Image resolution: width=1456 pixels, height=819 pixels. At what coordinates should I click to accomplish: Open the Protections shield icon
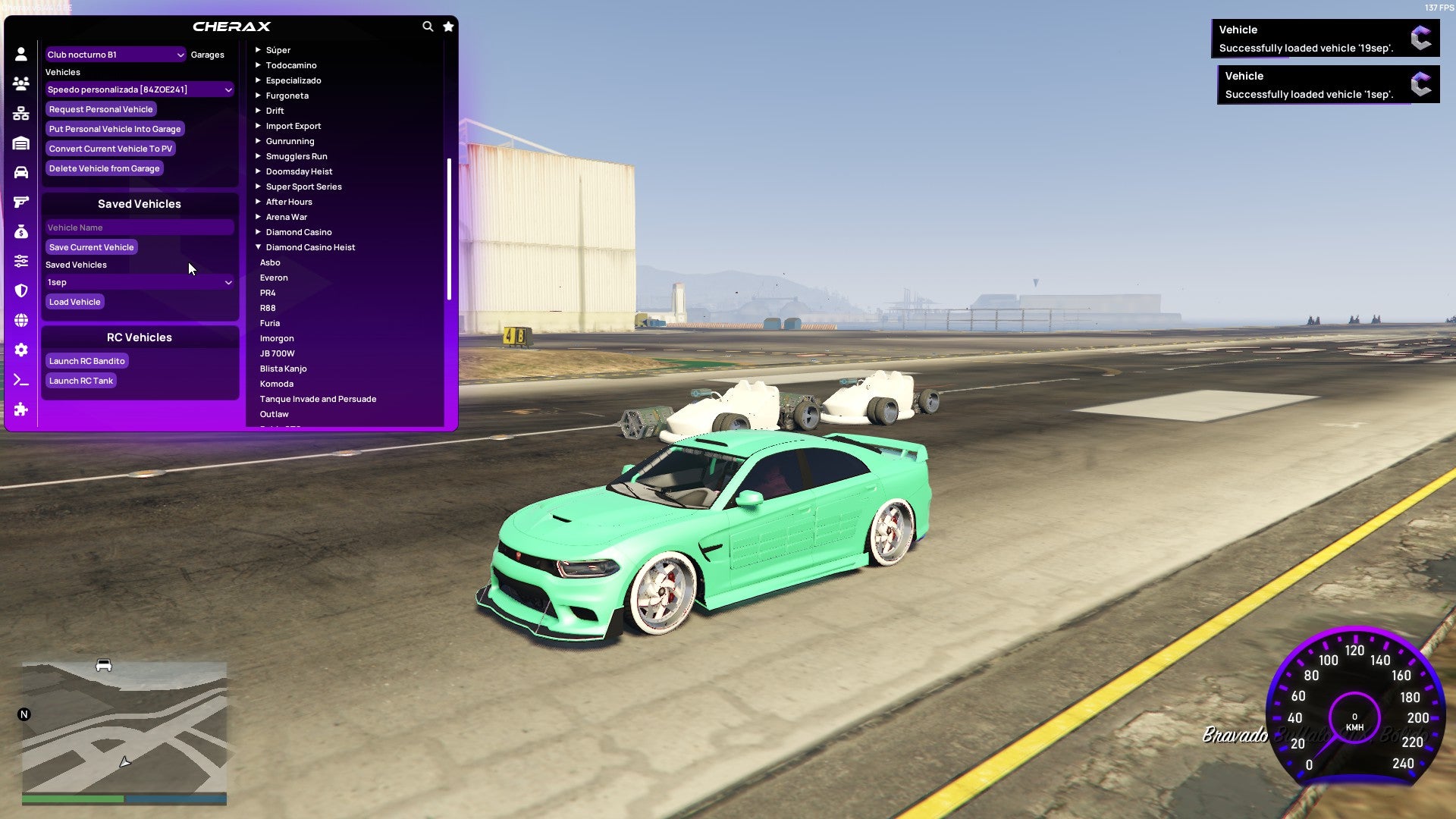[x=20, y=290]
